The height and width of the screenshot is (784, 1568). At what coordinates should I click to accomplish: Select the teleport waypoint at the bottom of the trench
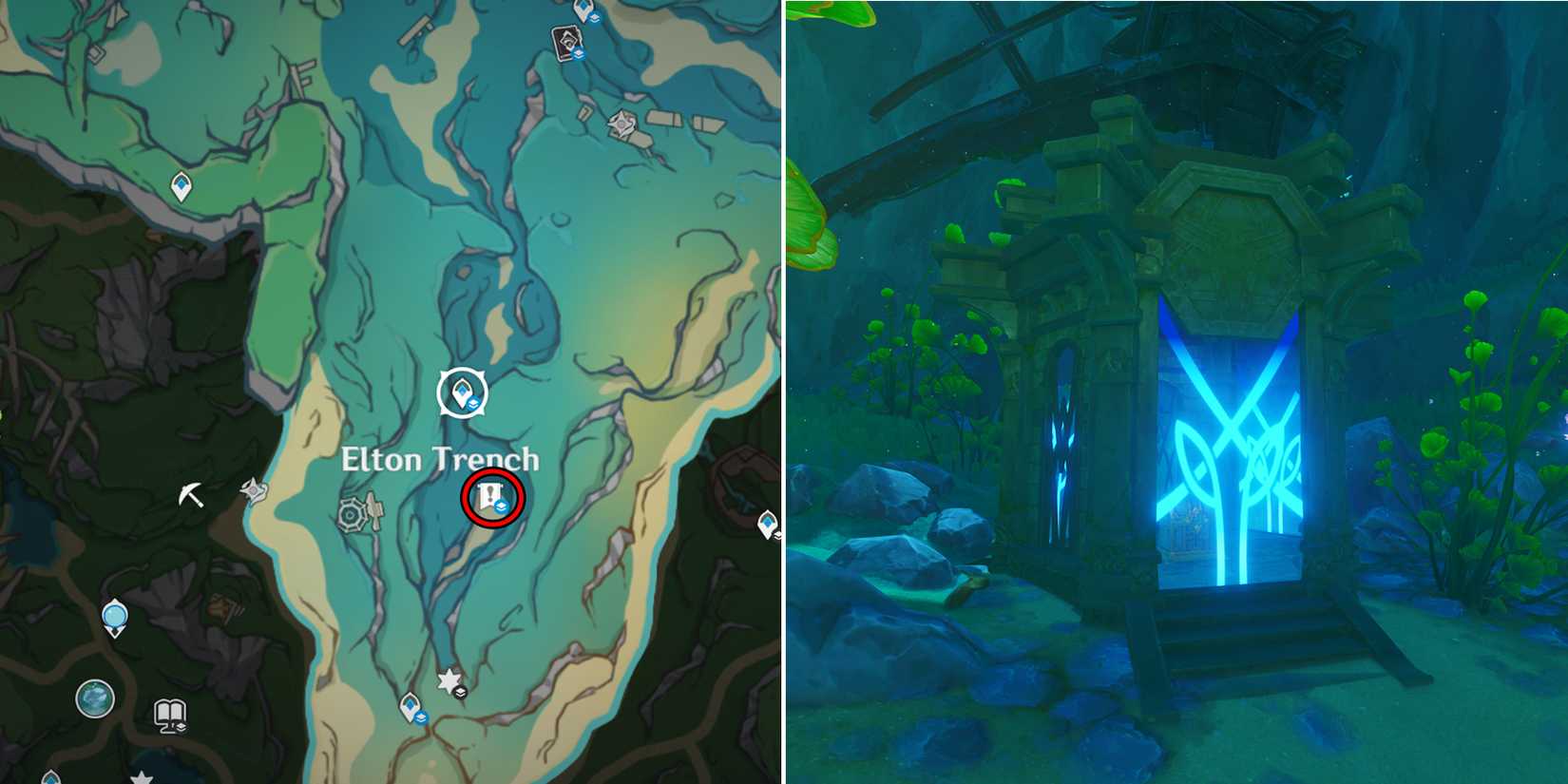[410, 706]
